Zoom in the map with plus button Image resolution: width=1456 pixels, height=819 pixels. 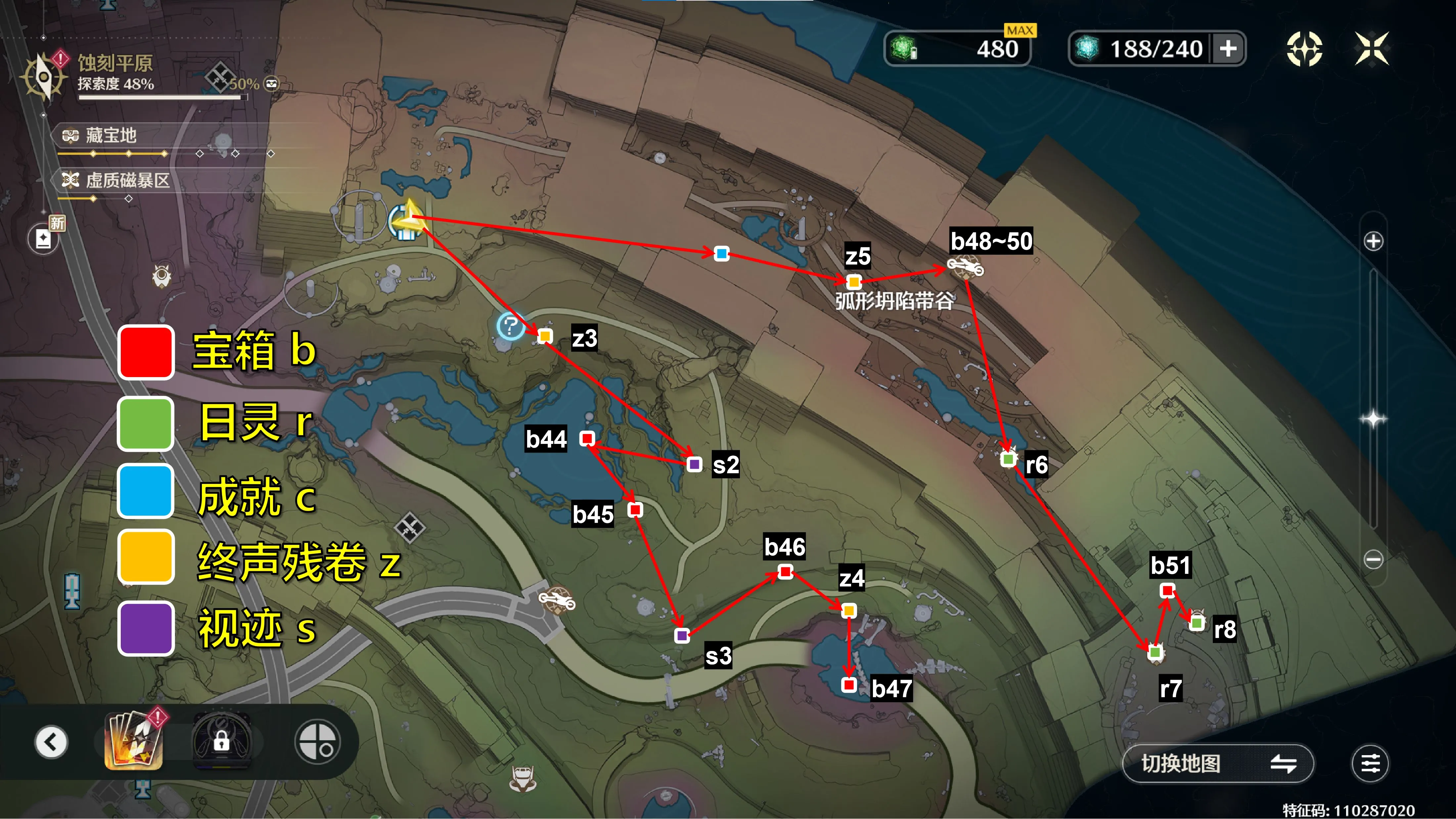1373,241
